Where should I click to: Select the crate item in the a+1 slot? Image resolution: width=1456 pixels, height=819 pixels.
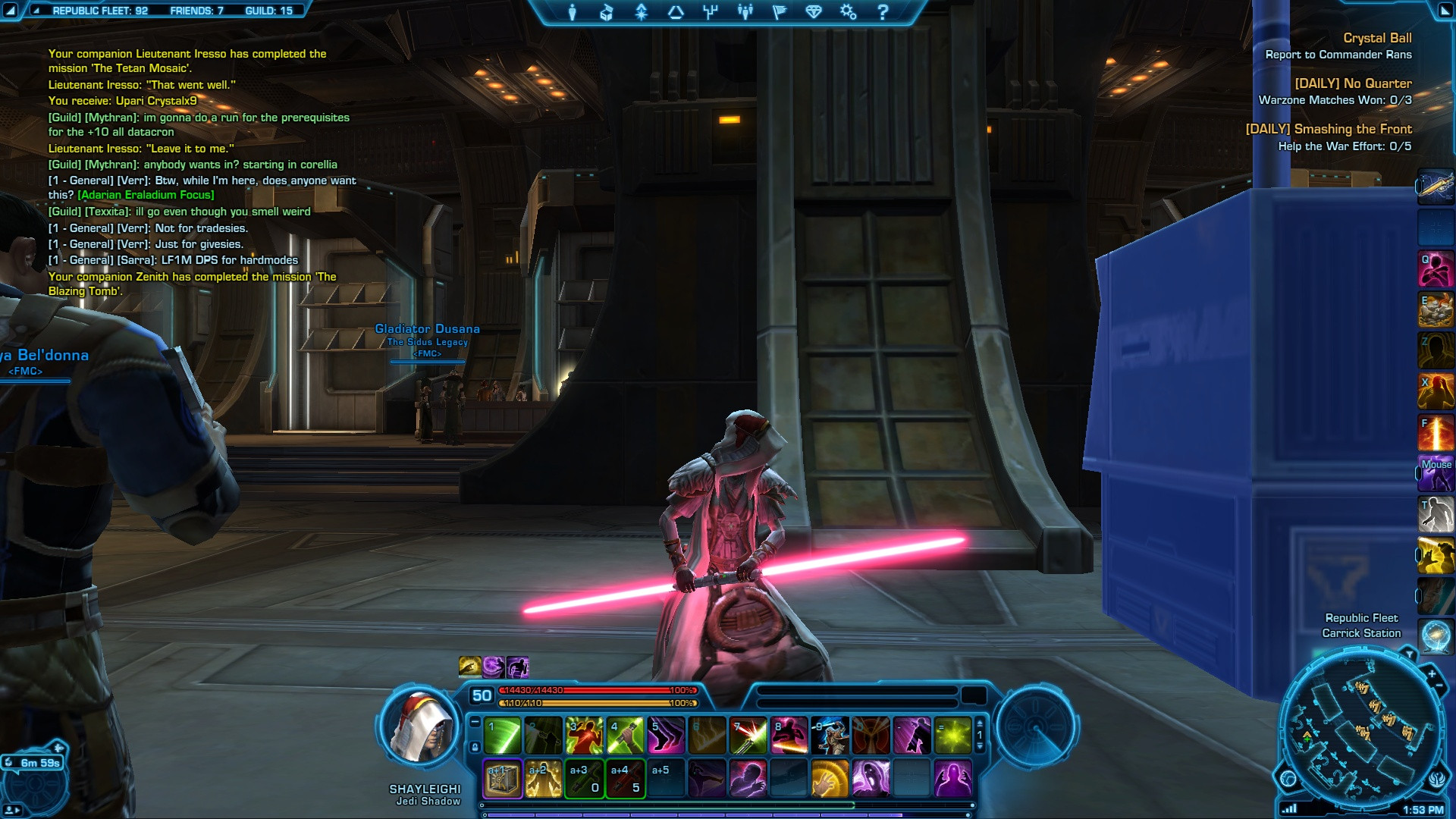(x=503, y=779)
